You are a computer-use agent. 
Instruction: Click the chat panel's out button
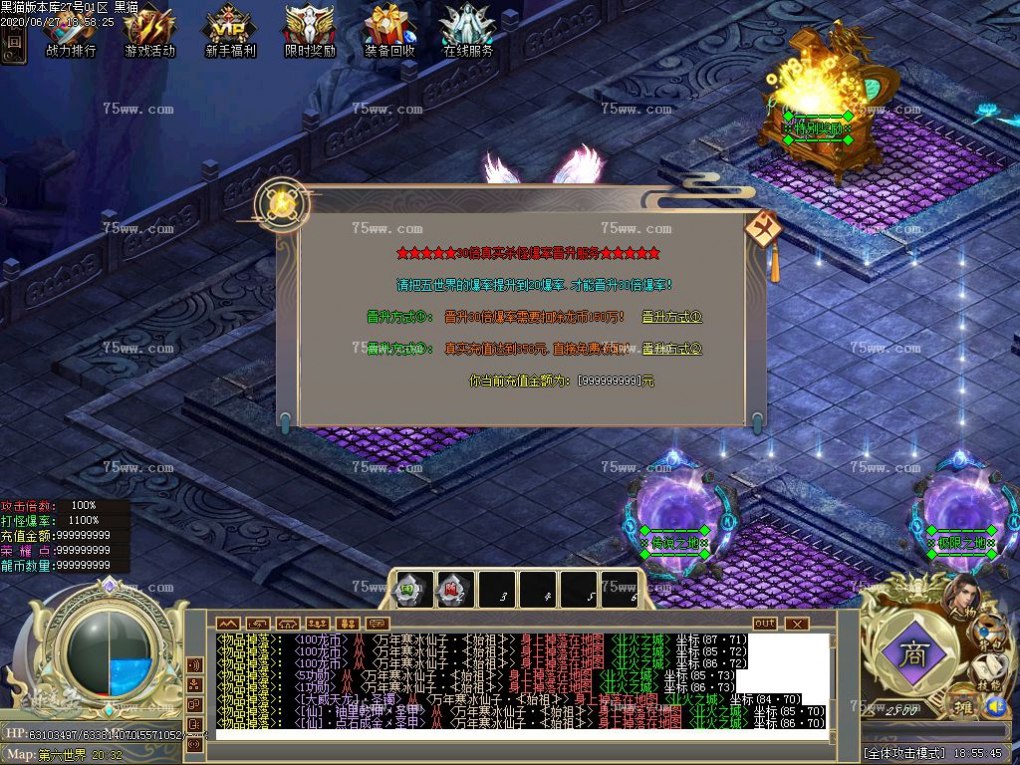764,623
